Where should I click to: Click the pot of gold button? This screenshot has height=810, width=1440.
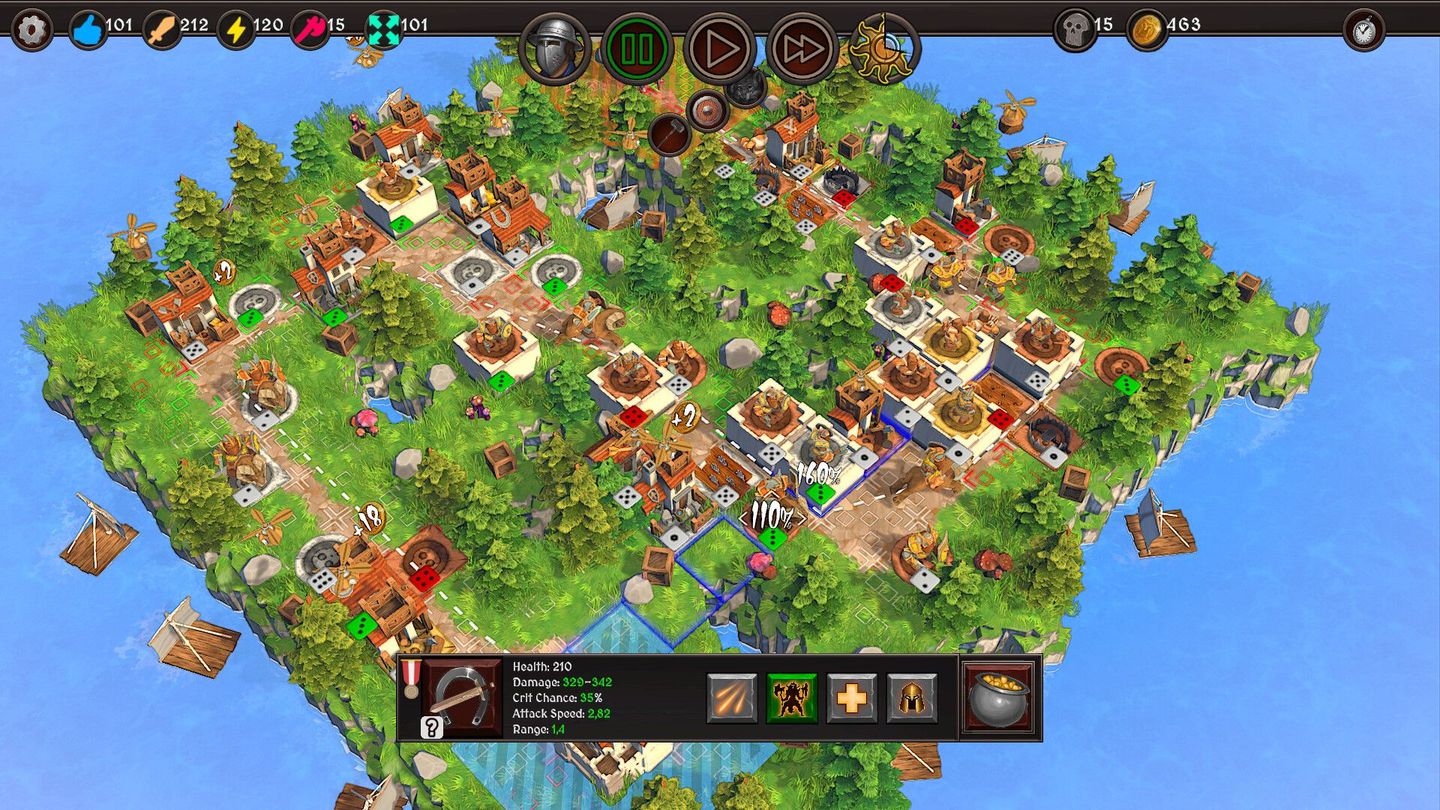point(997,697)
